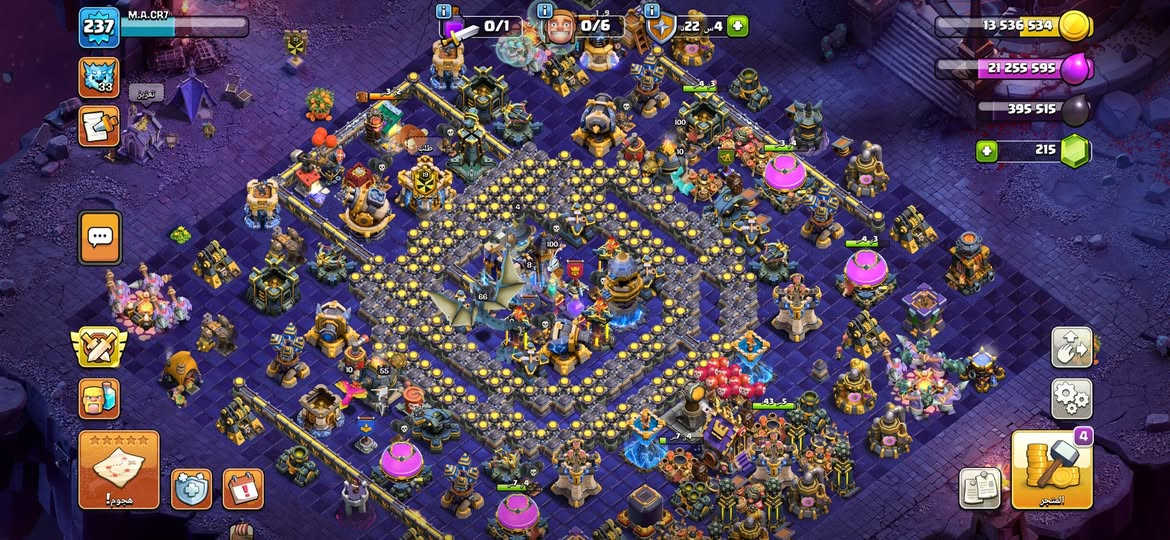This screenshot has height=540, width=1170.
Task: Show info for the shield timer
Action: pyautogui.click(x=653, y=10)
